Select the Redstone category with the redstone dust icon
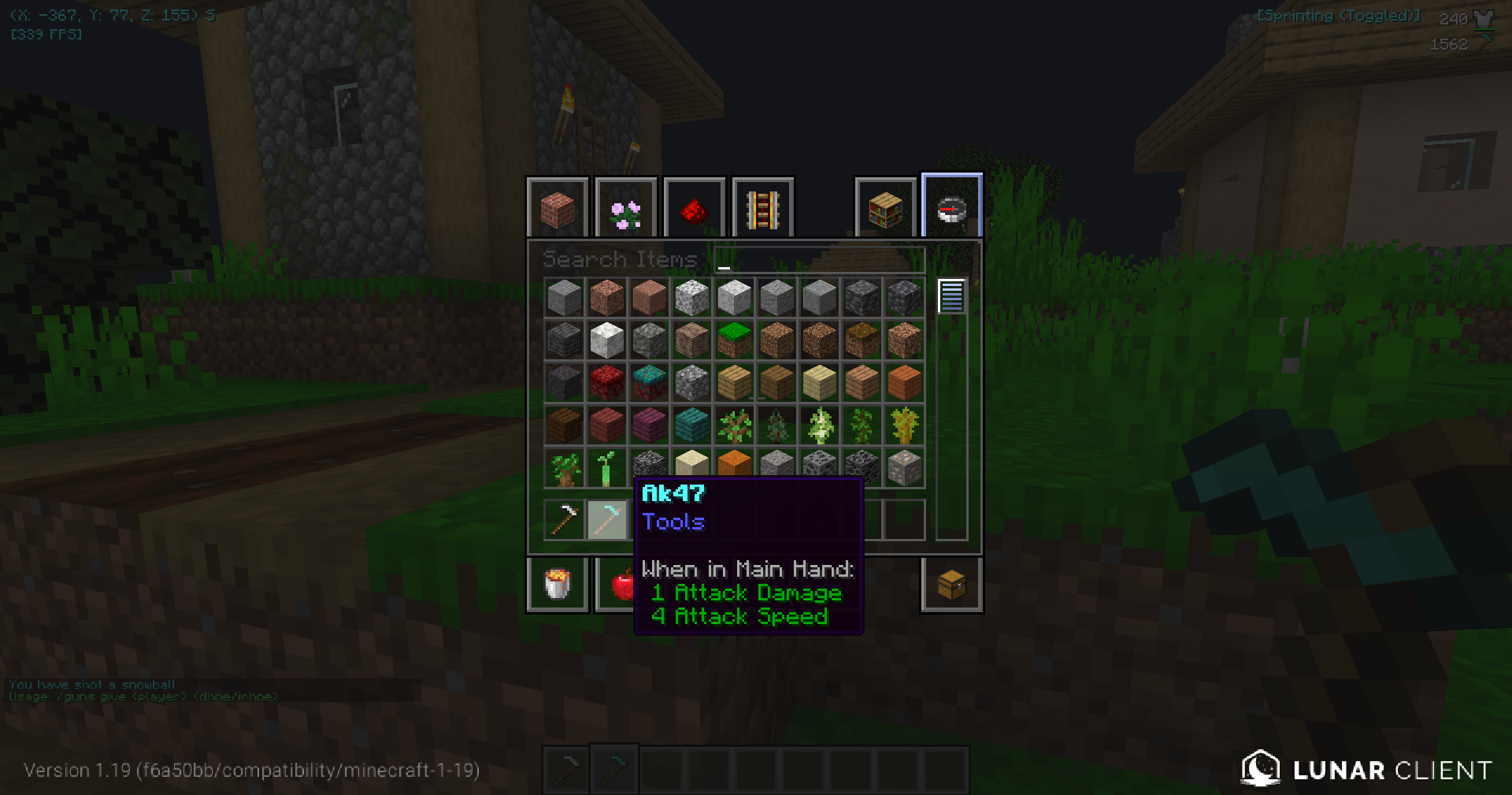Screen dimensions: 1512x795 click(x=694, y=208)
